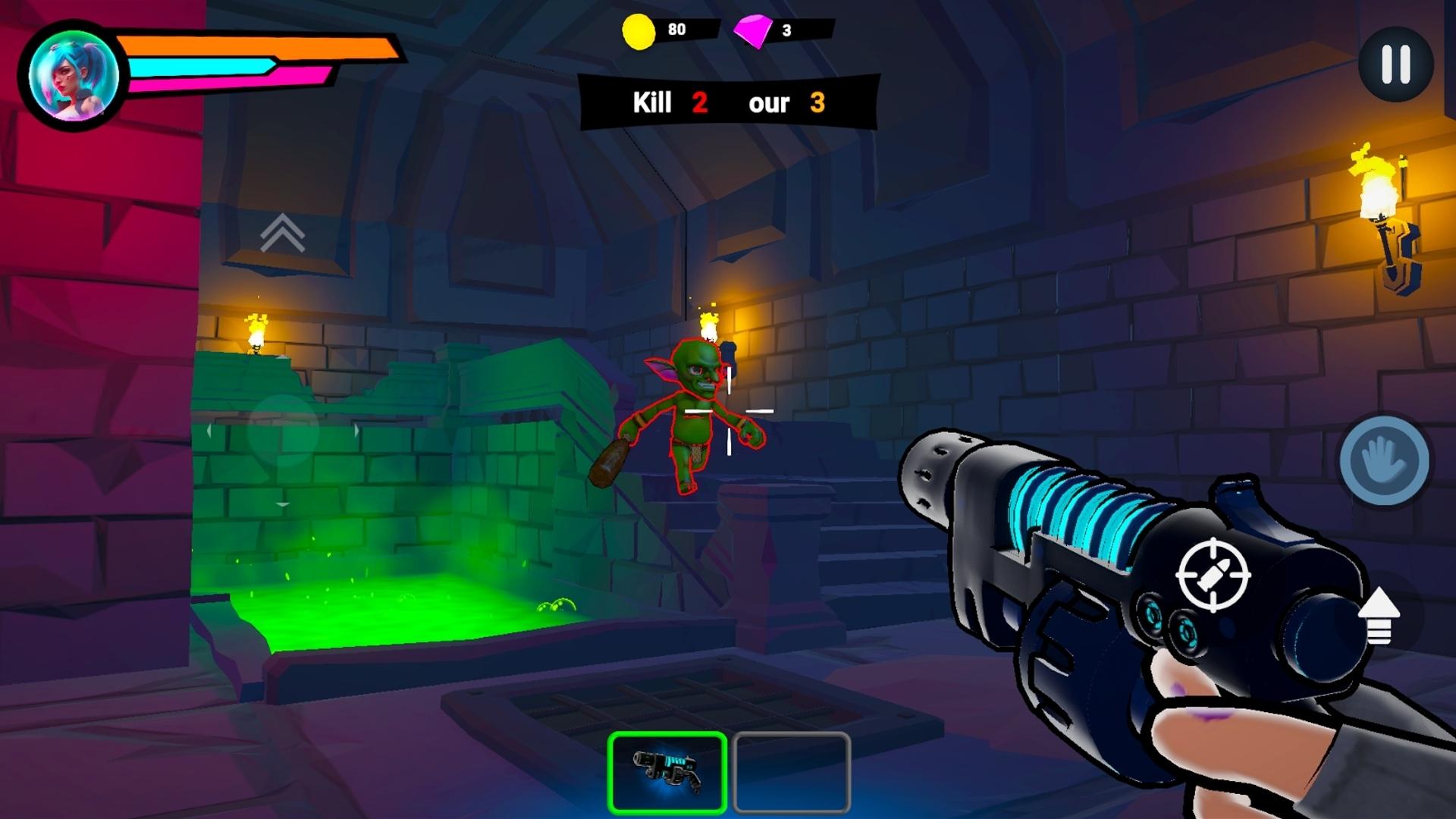Touch the virtual movement joystick
Image resolution: width=1456 pixels, height=819 pixels.
point(282,430)
